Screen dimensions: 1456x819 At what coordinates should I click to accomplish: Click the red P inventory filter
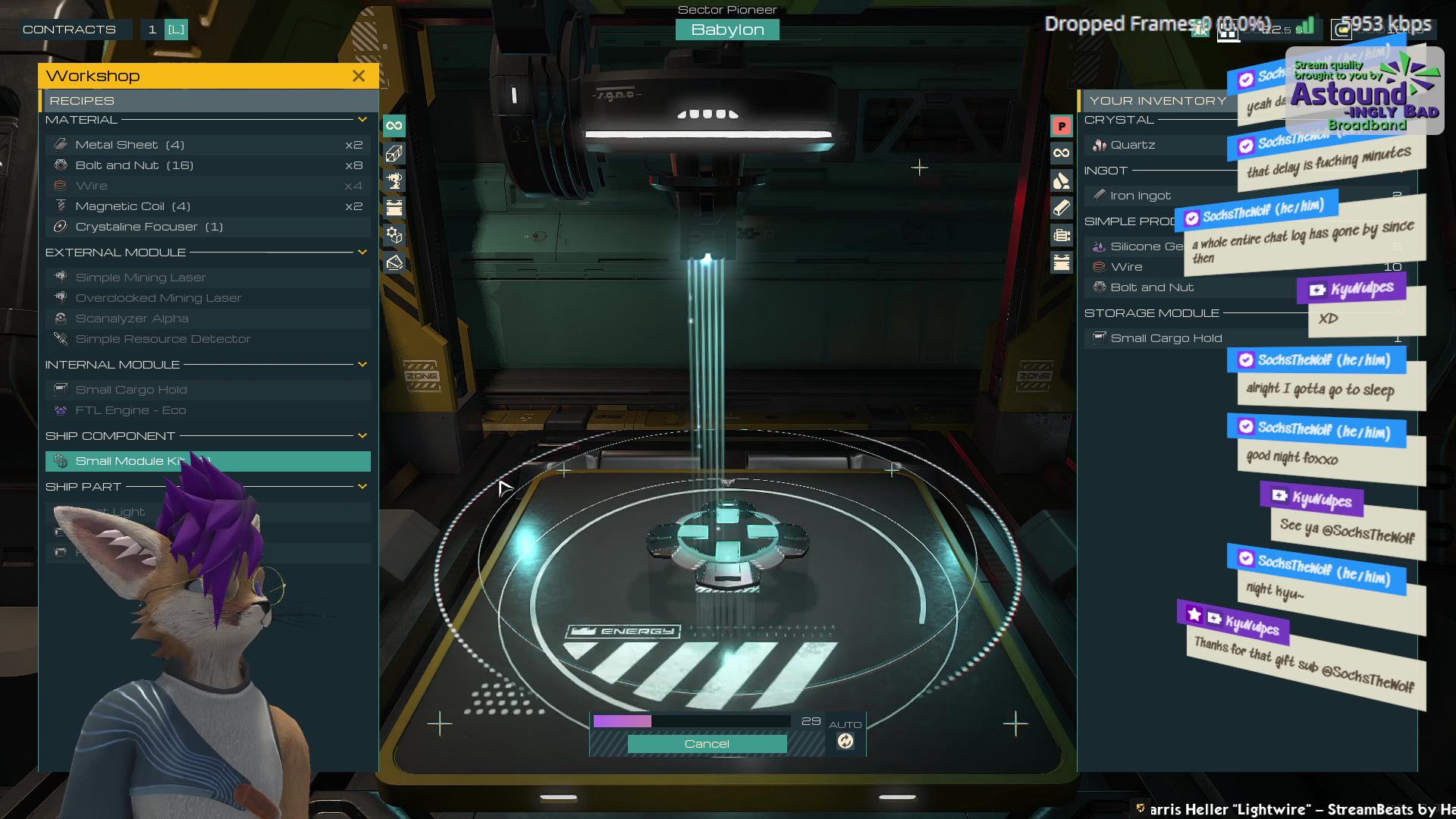coord(1062,126)
